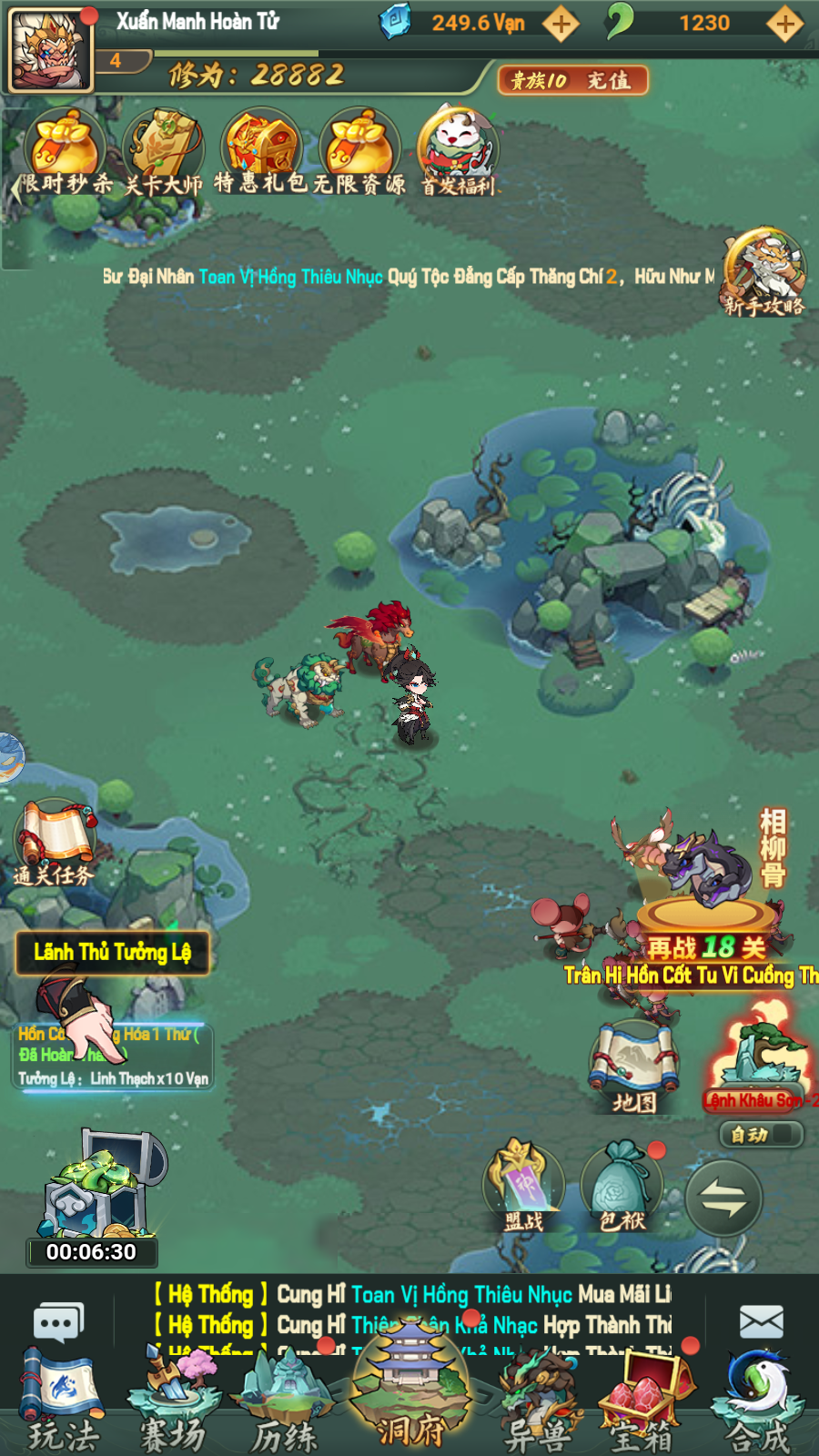Toggle the 自动 auto-battle switch
This screenshot has height=1456, width=819.
click(761, 1134)
